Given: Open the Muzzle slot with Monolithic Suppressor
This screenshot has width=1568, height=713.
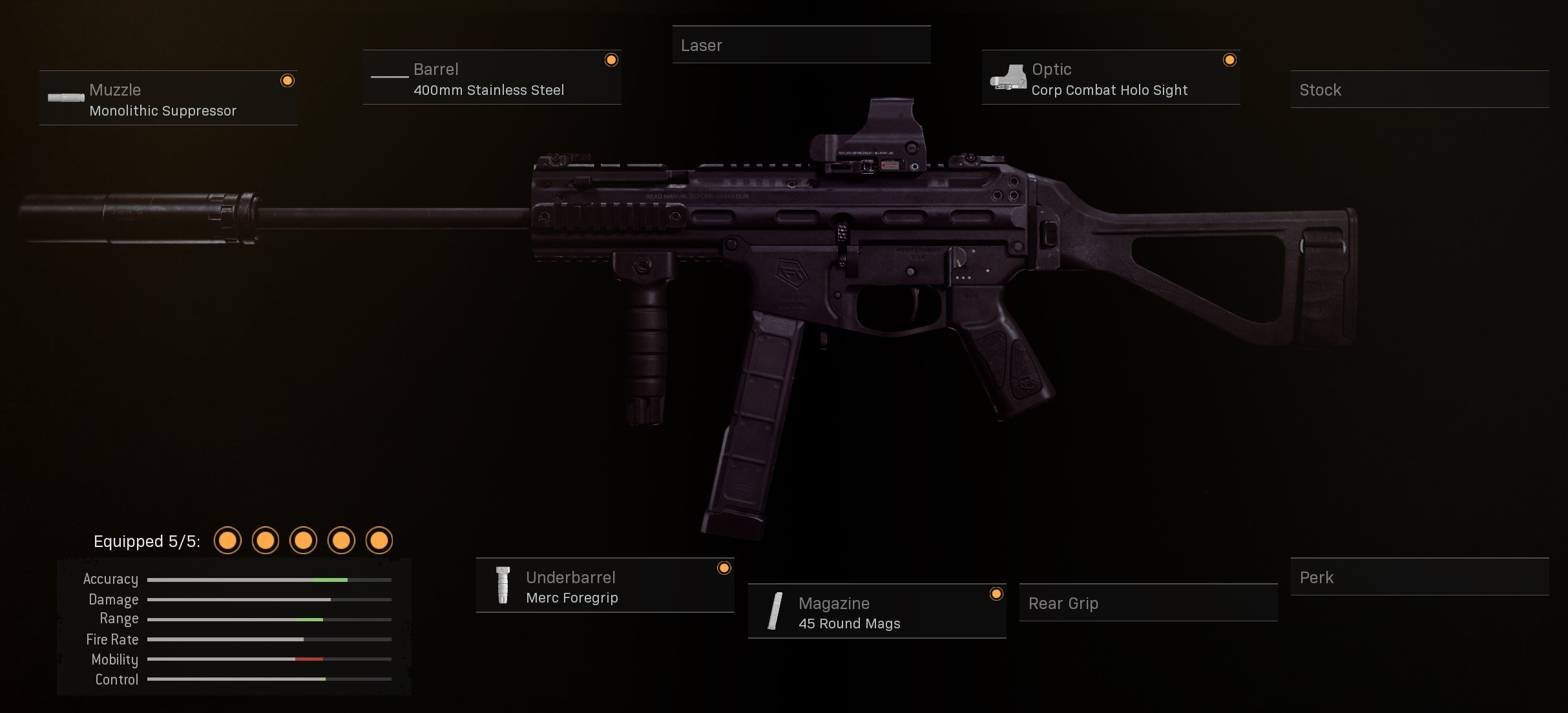Looking at the screenshot, I should [168, 98].
